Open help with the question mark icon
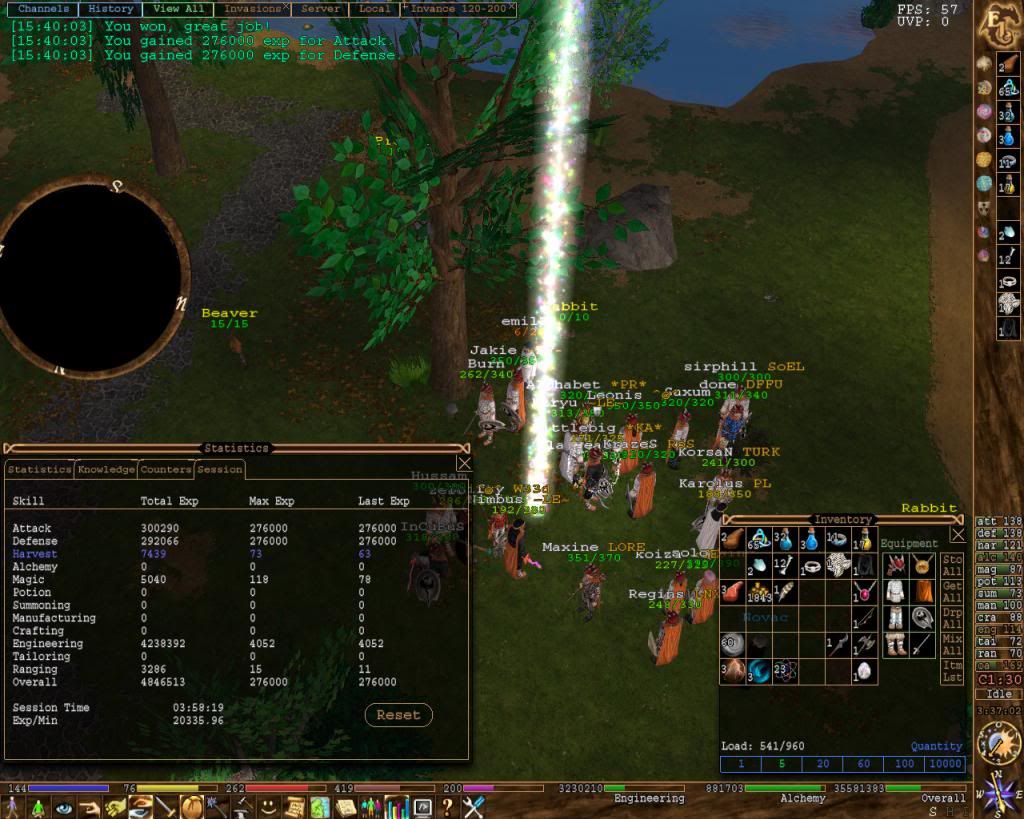 pos(447,806)
